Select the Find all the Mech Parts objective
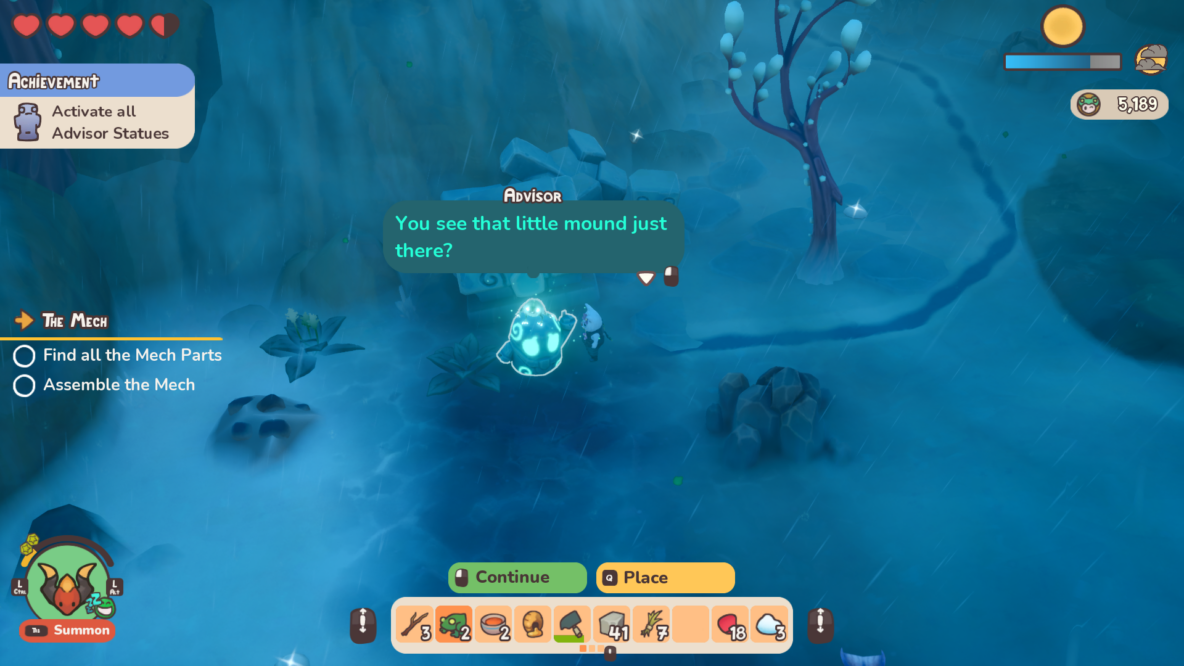The image size is (1184, 666). coord(132,355)
